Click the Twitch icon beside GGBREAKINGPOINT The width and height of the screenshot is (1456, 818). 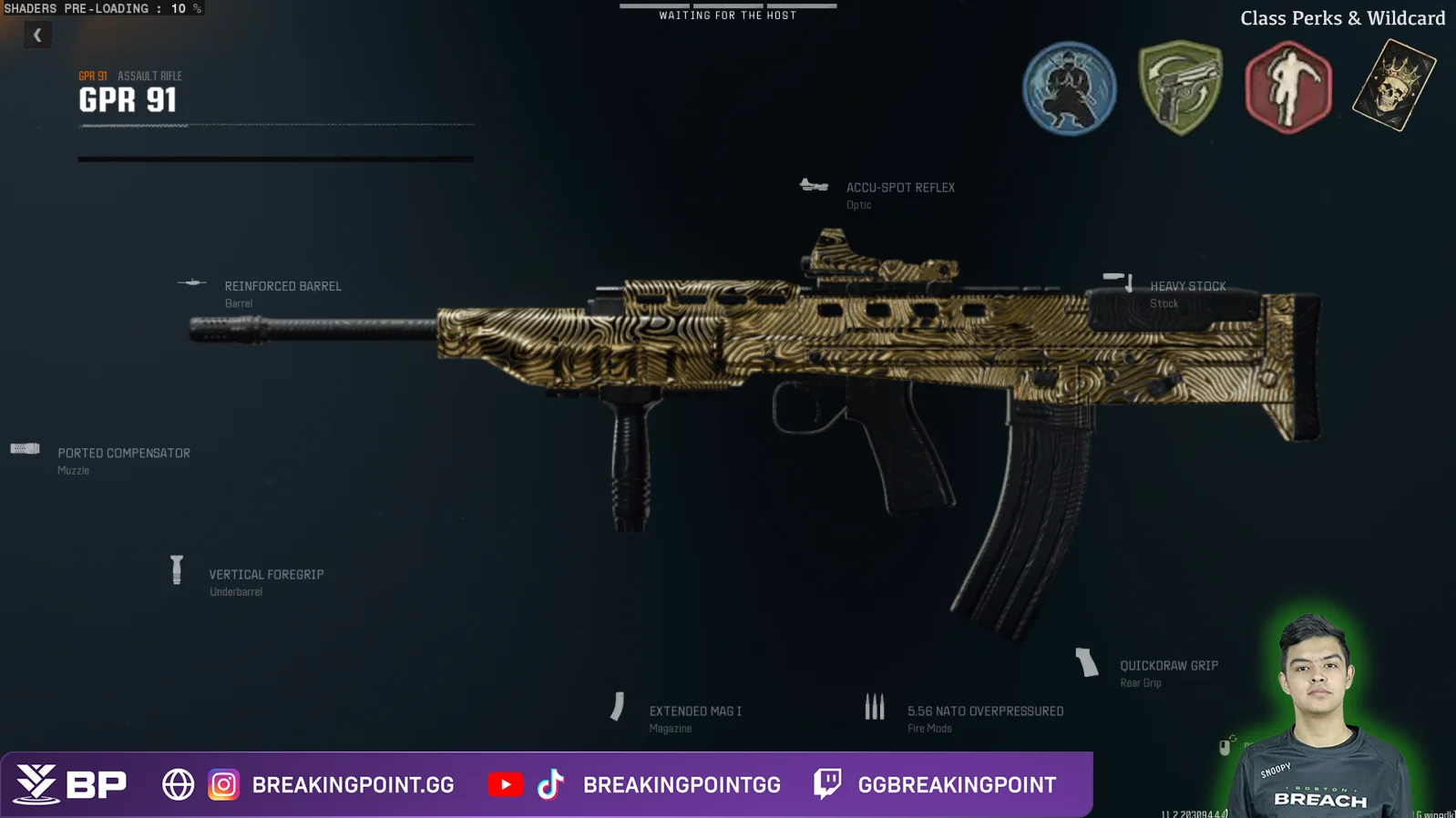point(826,784)
